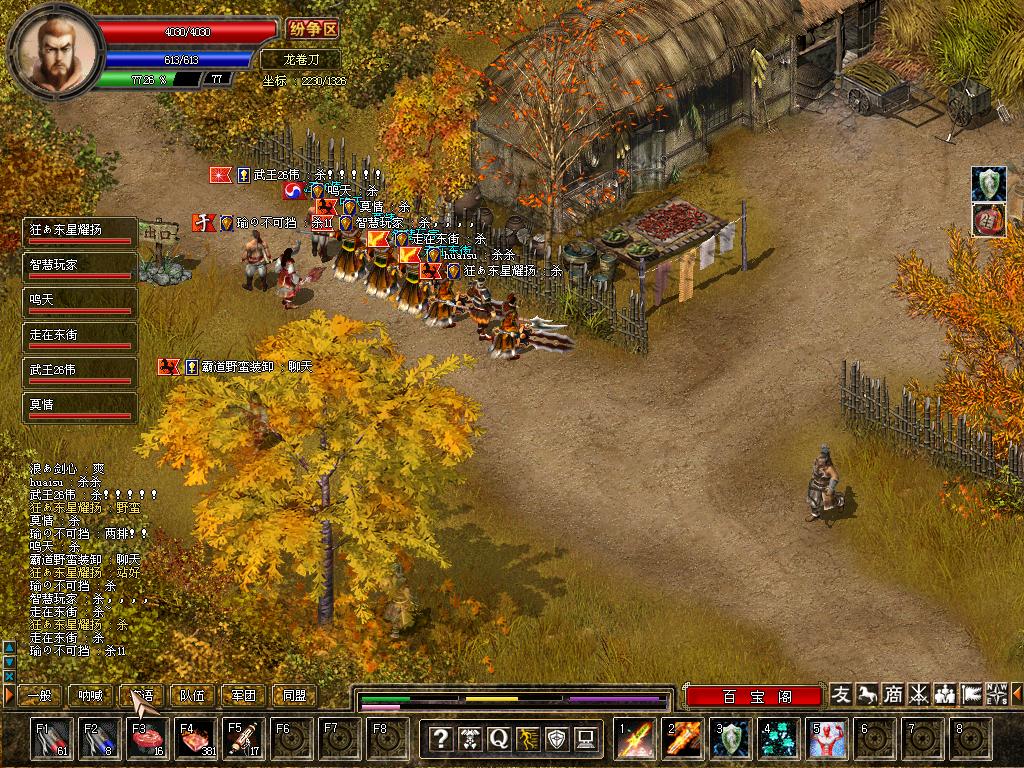Open the 商 trade menu
Screen dimensions: 1024x768
[893, 694]
